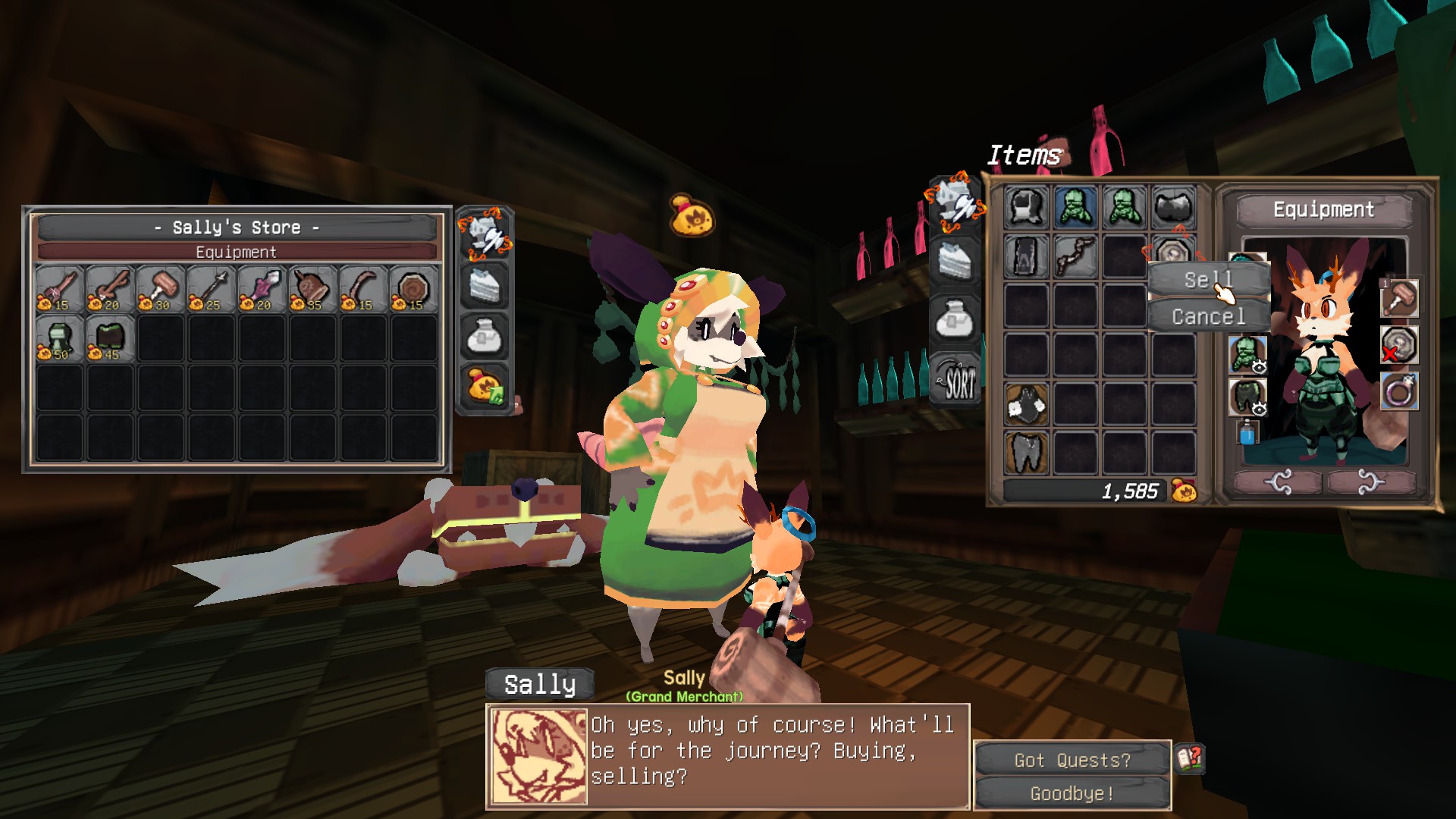
Task: Select the brown bell item costing 35
Action: tap(312, 289)
